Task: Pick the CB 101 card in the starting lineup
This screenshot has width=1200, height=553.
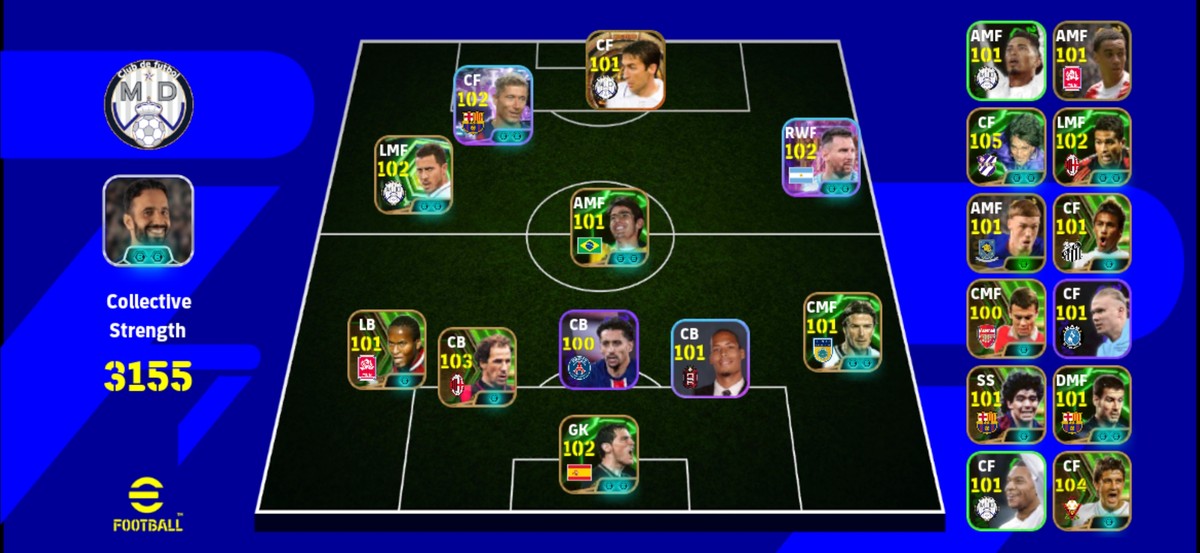Action: pos(709,358)
